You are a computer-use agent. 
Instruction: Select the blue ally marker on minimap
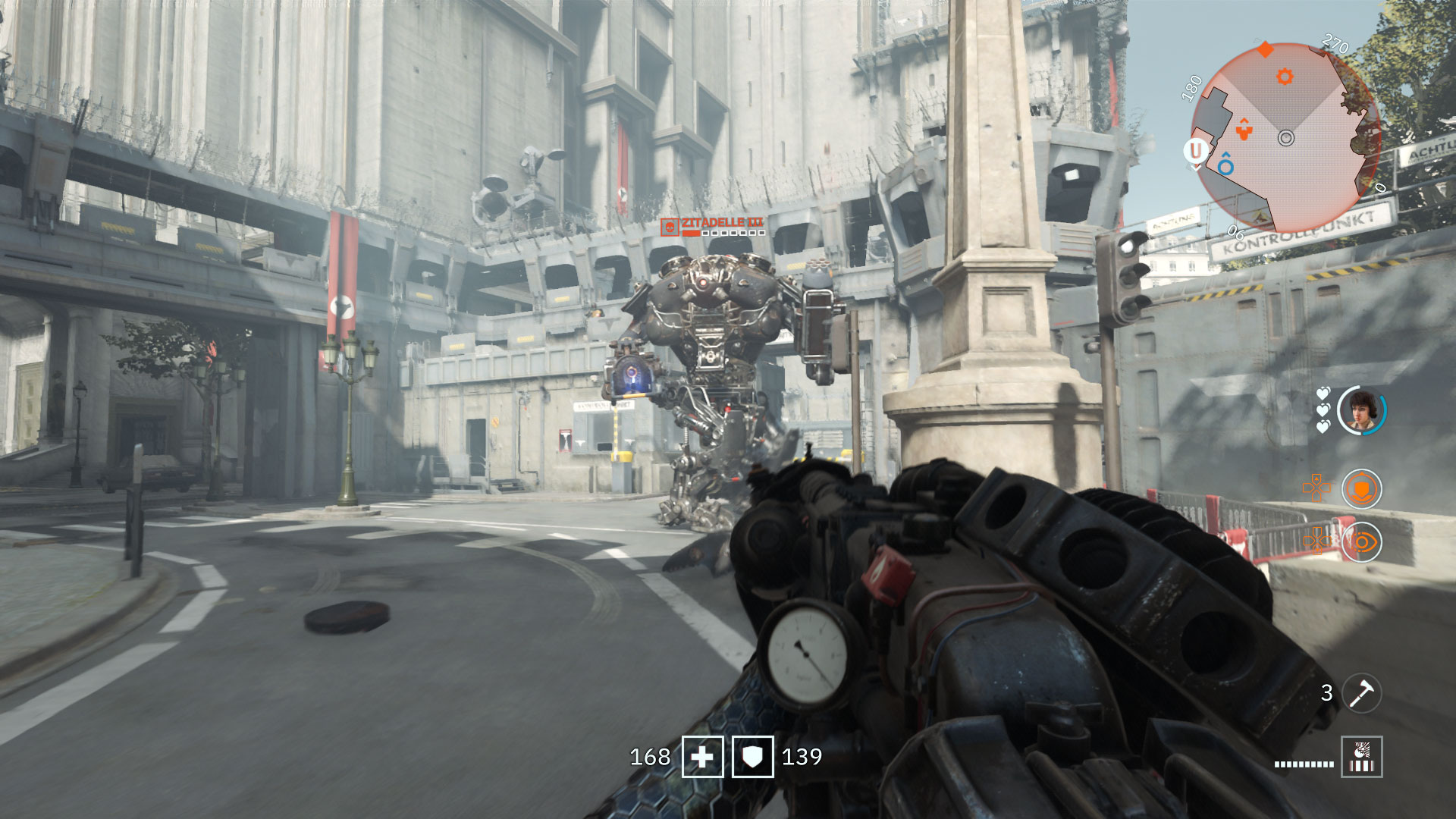pos(1225,165)
